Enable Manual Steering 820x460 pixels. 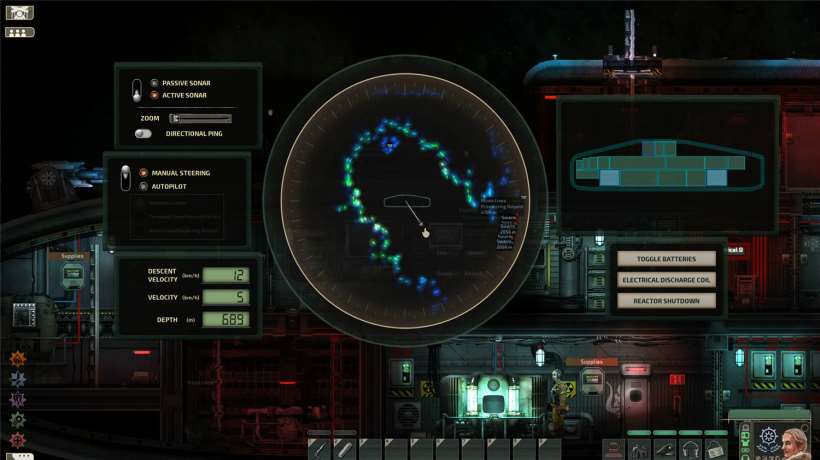pos(143,173)
